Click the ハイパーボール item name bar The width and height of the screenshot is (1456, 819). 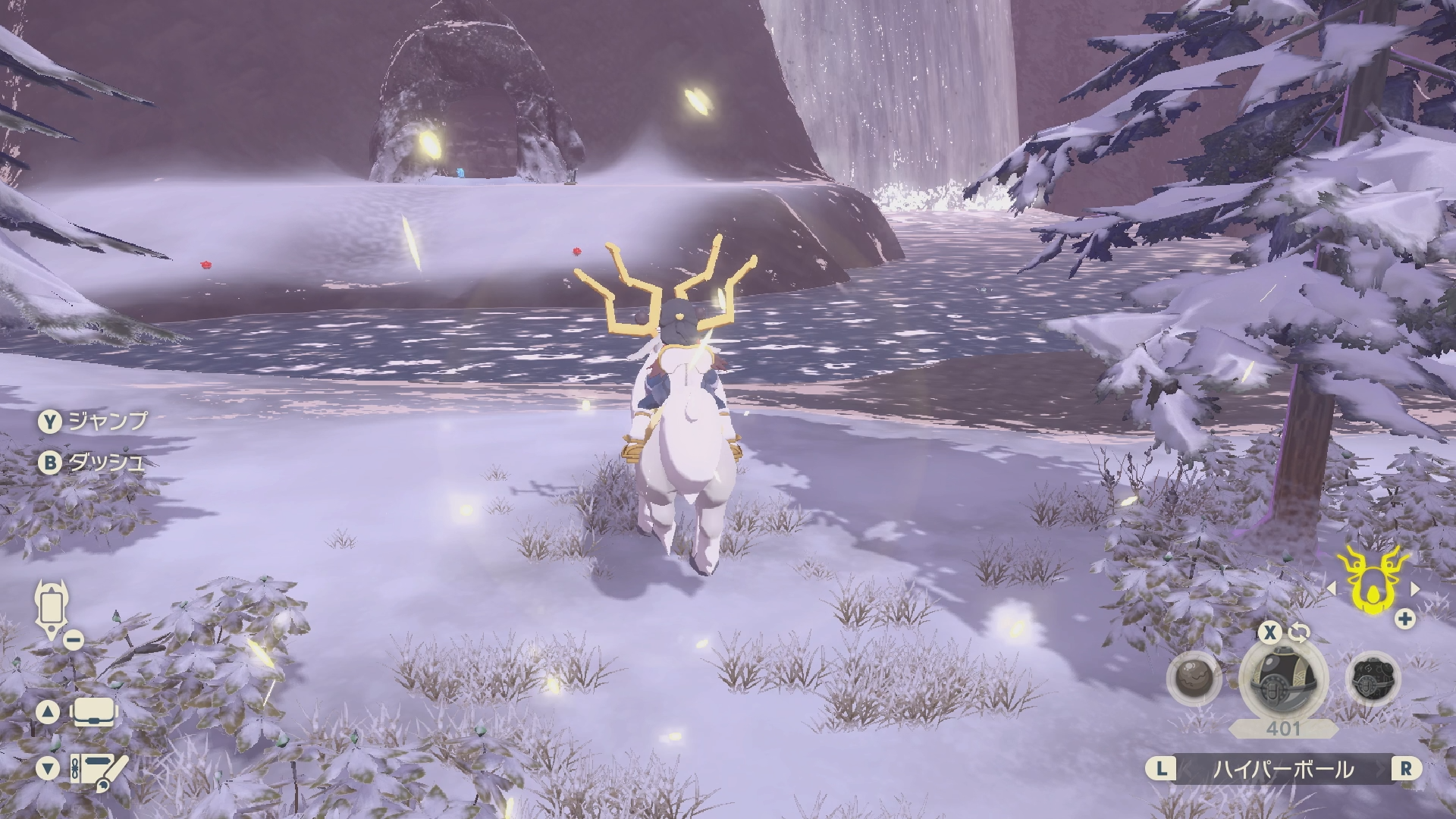pos(1283,769)
